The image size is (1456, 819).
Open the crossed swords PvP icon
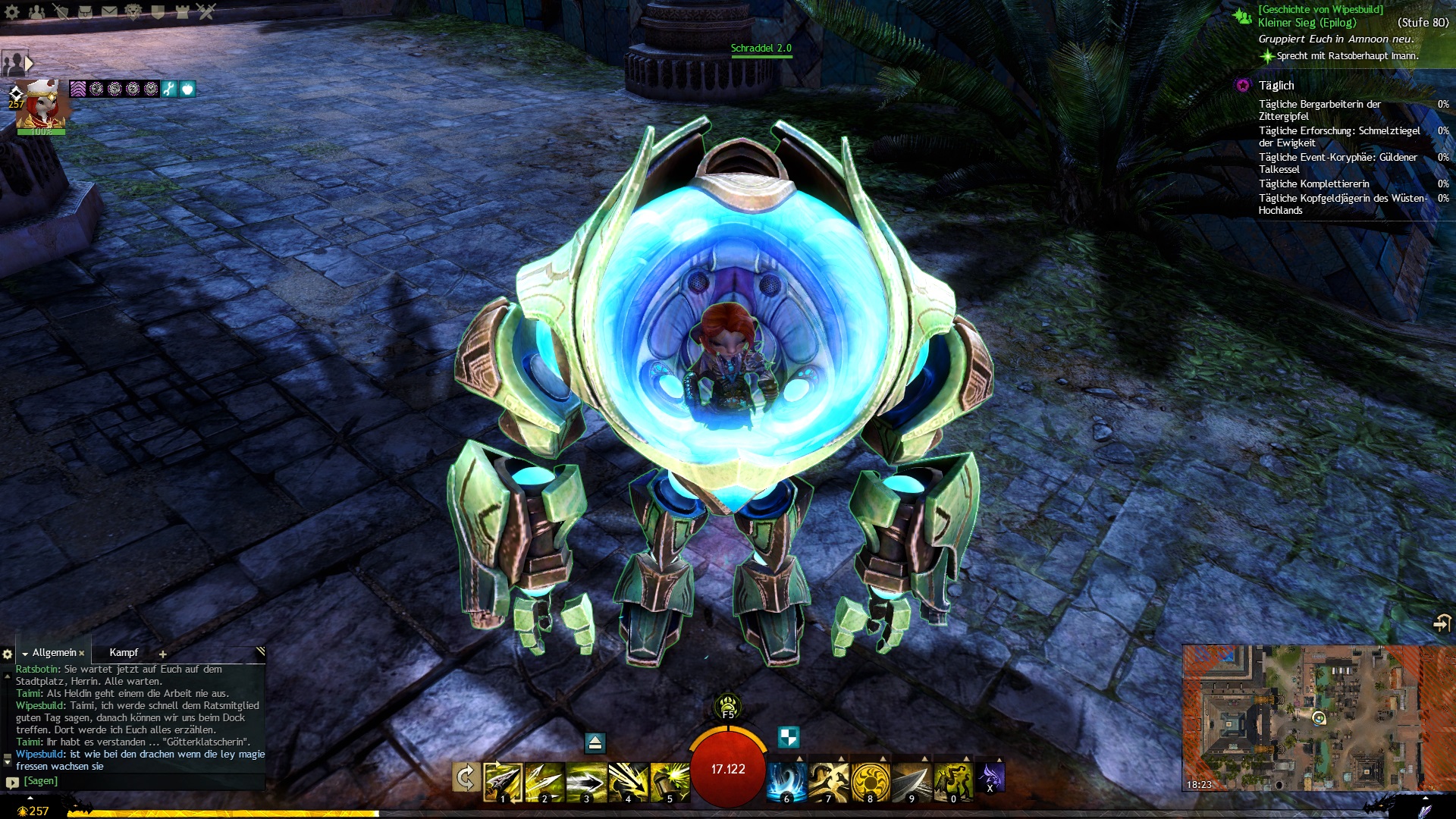206,11
